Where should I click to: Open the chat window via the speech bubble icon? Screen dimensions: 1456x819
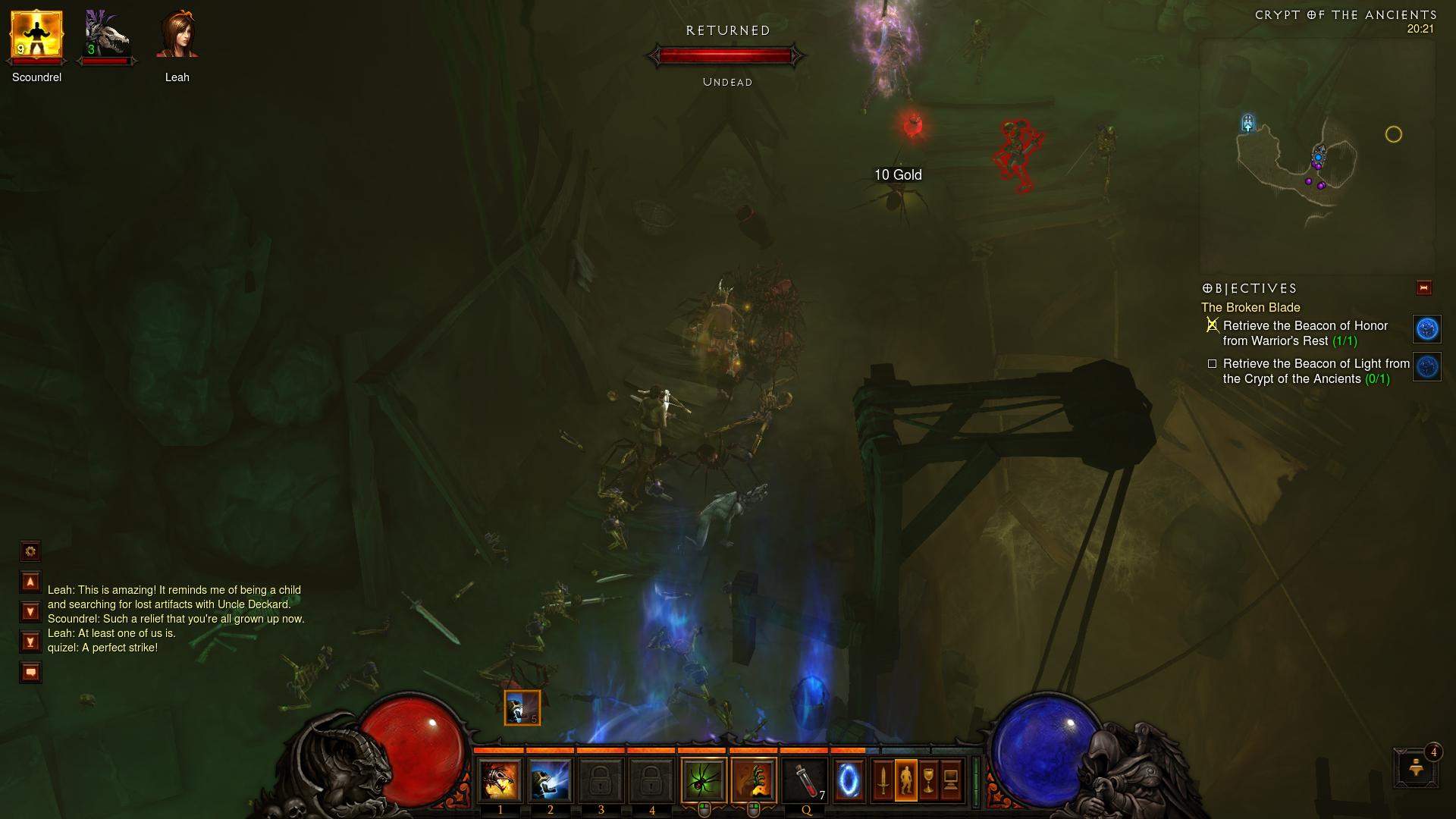[30, 672]
